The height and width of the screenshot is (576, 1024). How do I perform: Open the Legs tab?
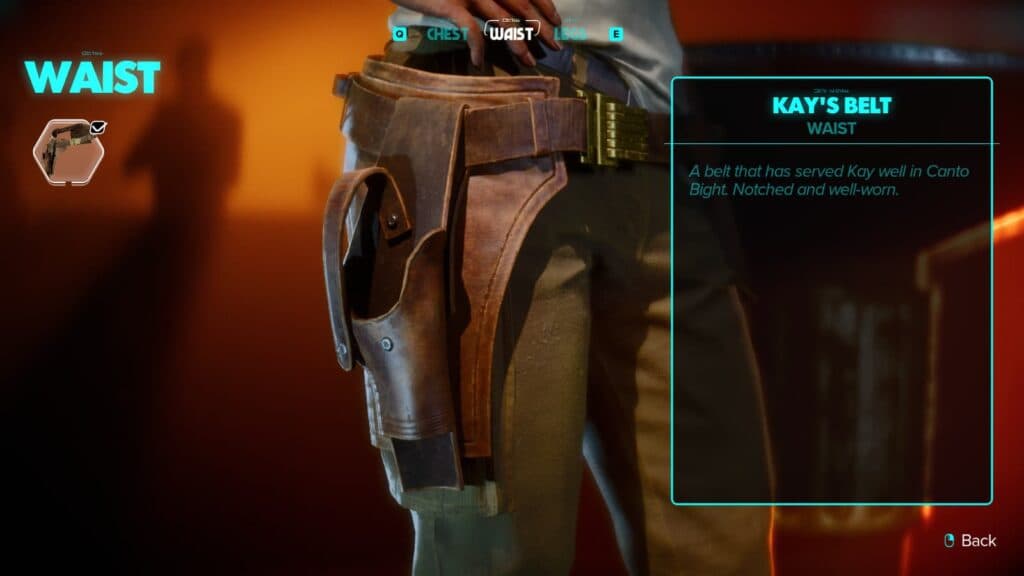pyautogui.click(x=571, y=33)
